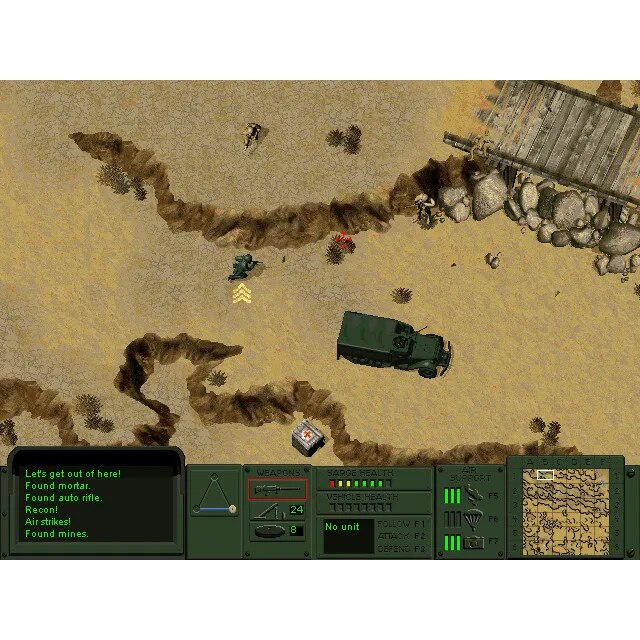Screen dimensions: 640x640
Task: Request the paratrooper drop support
Action: [472, 519]
